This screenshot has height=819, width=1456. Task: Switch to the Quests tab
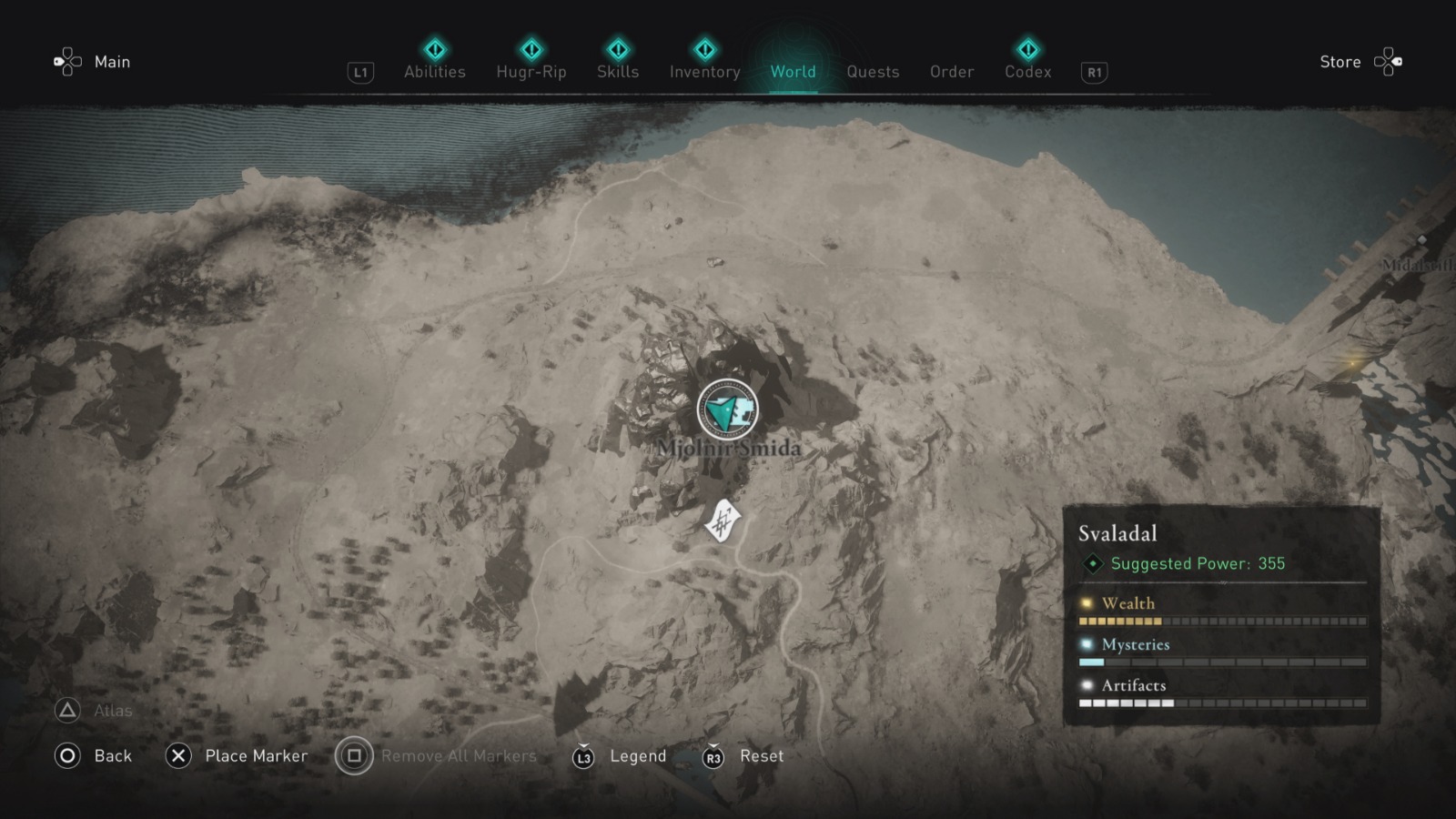pos(873,72)
